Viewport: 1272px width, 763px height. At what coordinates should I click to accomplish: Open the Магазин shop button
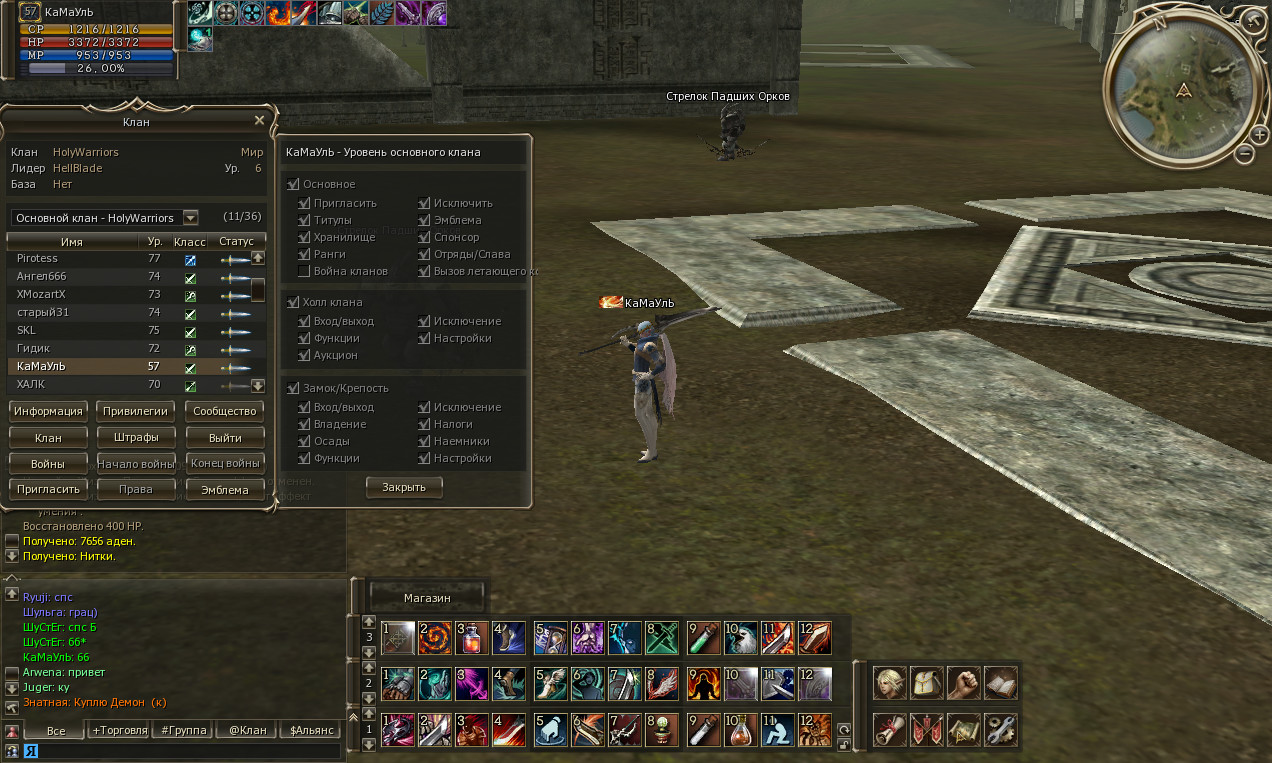tap(427, 598)
